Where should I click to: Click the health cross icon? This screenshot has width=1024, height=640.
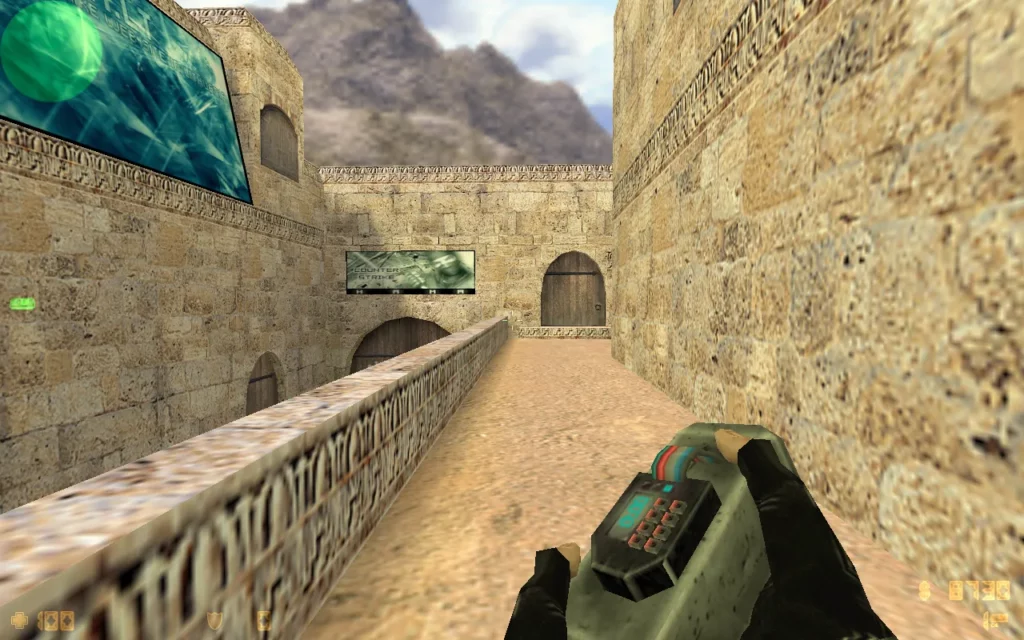click(20, 620)
